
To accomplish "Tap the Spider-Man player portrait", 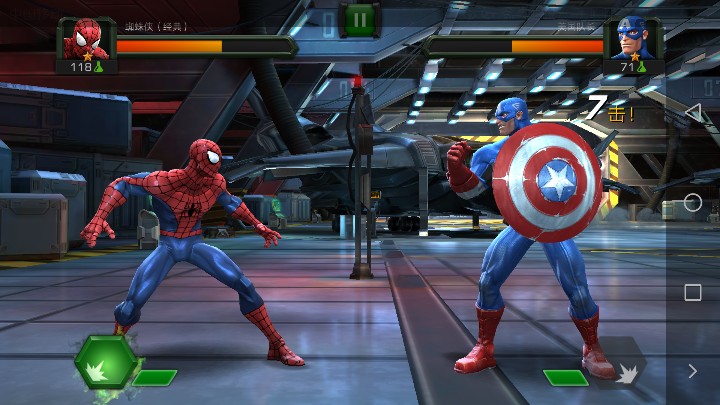I will tap(87, 40).
